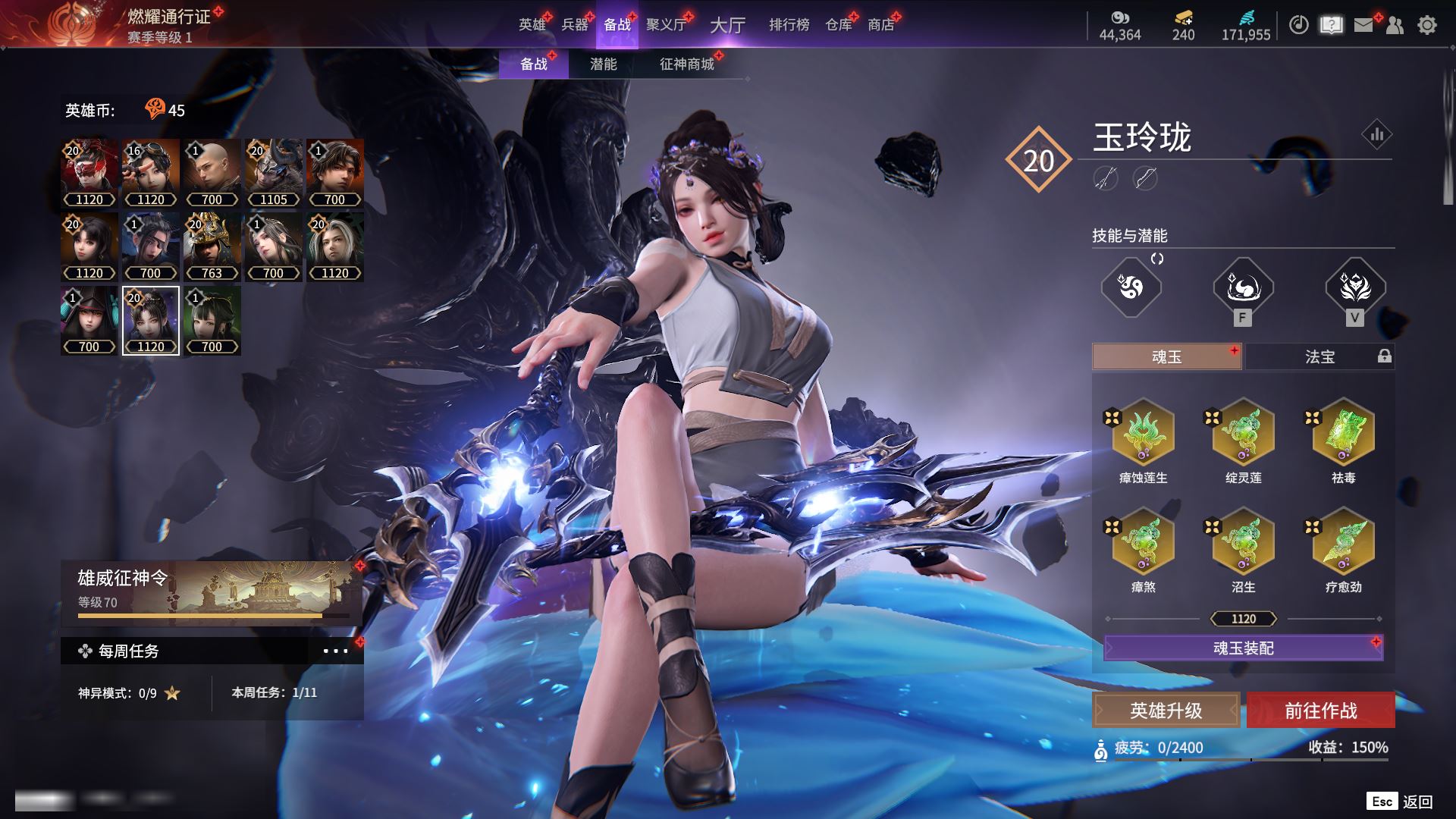
Task: Open the 聚义厅 menu
Action: 666,25
